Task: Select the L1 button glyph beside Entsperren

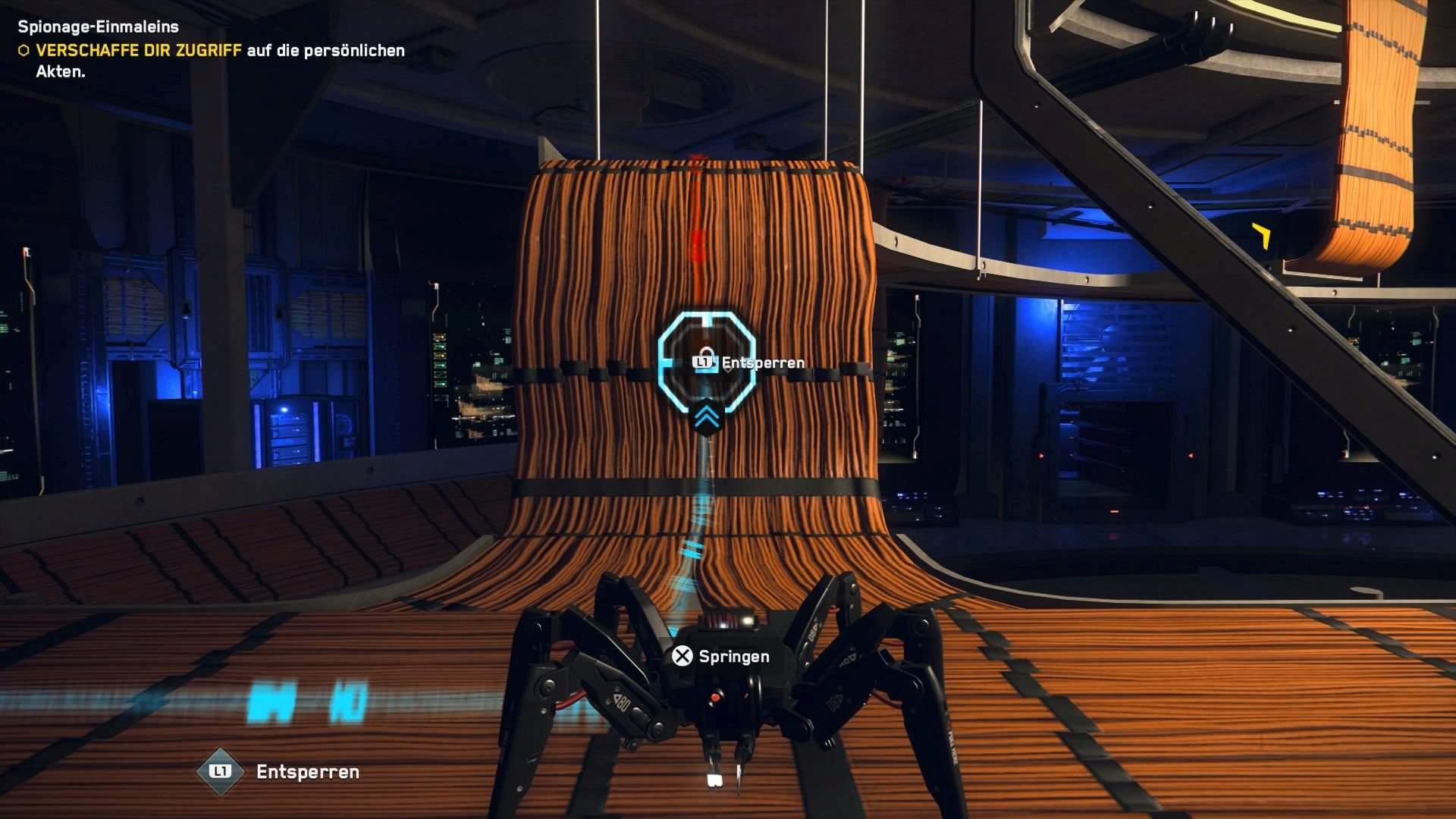Action: pyautogui.click(x=702, y=362)
